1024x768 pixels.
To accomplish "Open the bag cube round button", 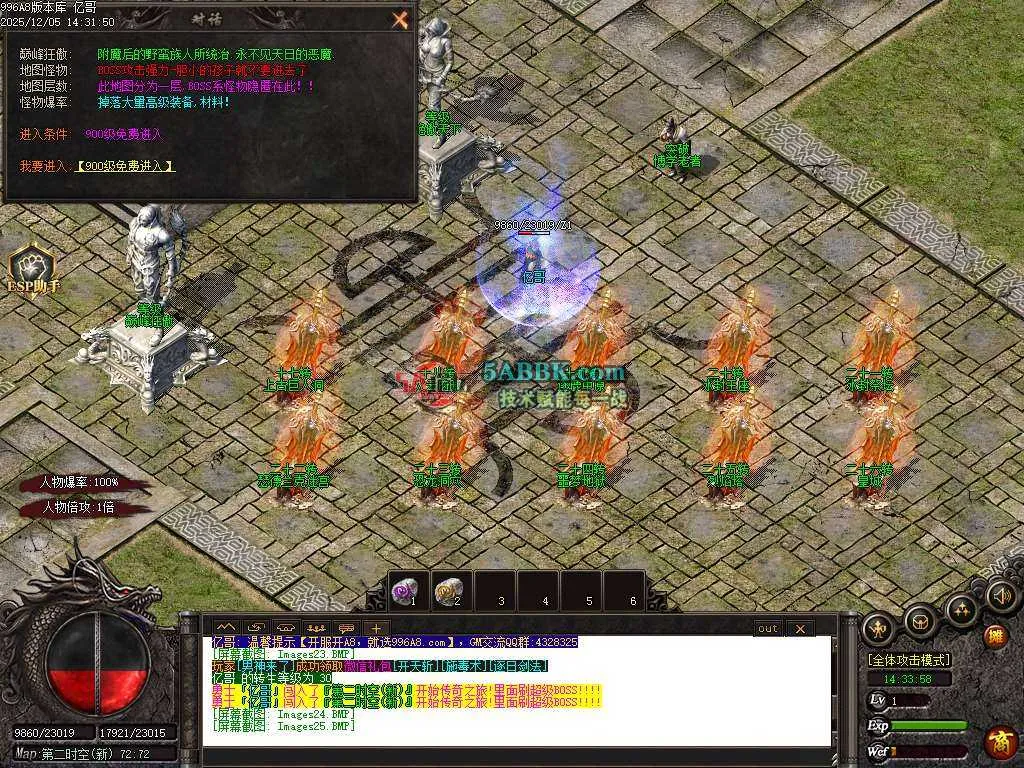I will coord(920,621).
